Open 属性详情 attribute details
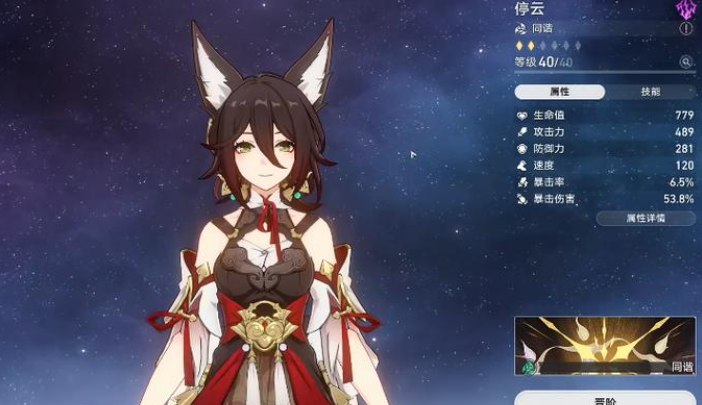This screenshot has height=405, width=702. pyautogui.click(x=645, y=218)
